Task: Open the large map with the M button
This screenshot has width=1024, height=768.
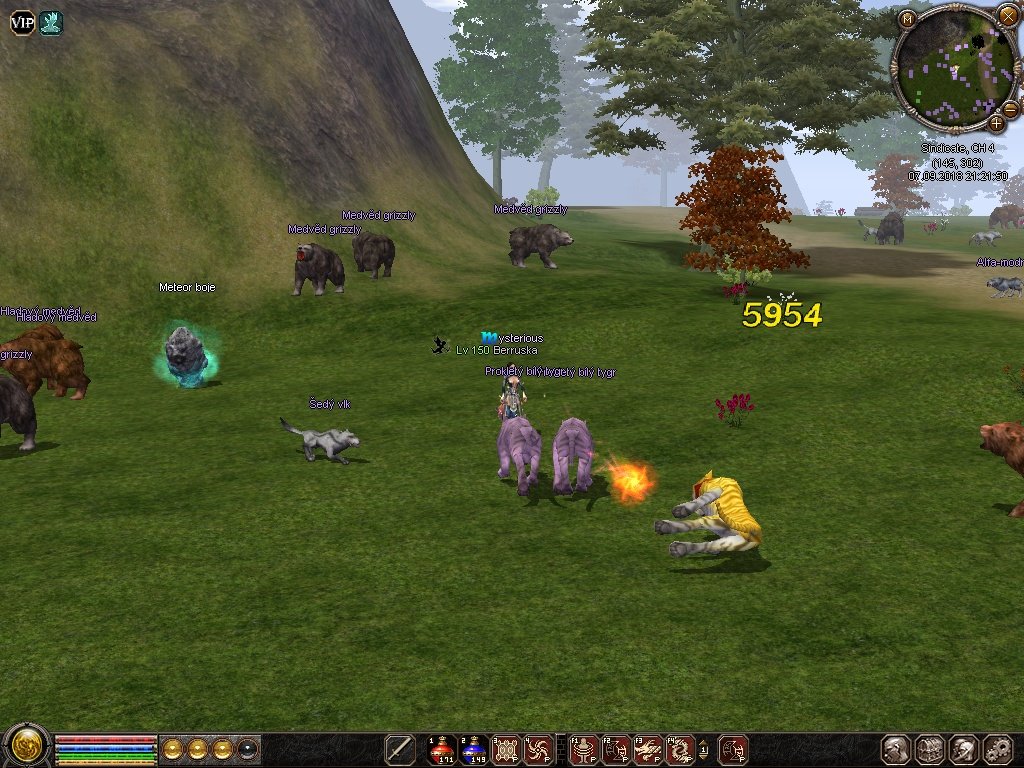Action: 908,18
